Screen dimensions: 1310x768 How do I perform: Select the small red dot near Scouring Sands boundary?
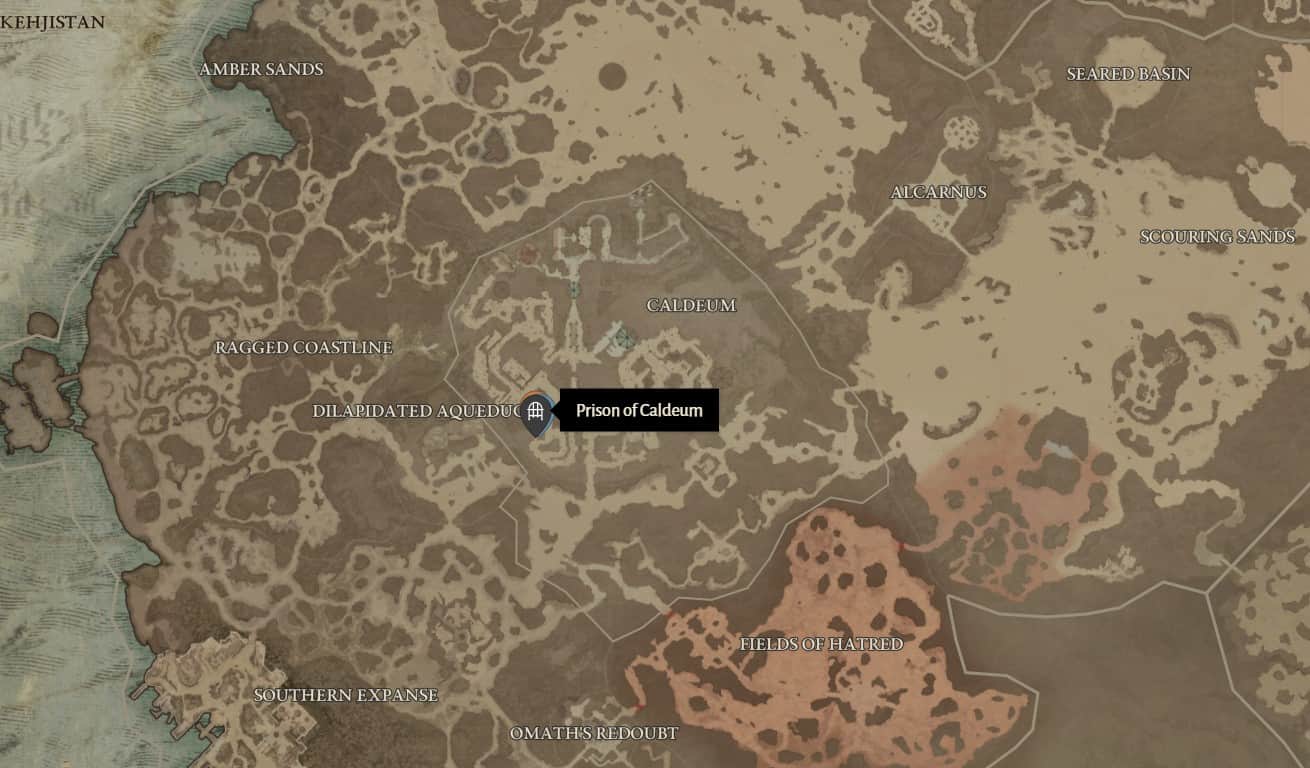(902, 545)
